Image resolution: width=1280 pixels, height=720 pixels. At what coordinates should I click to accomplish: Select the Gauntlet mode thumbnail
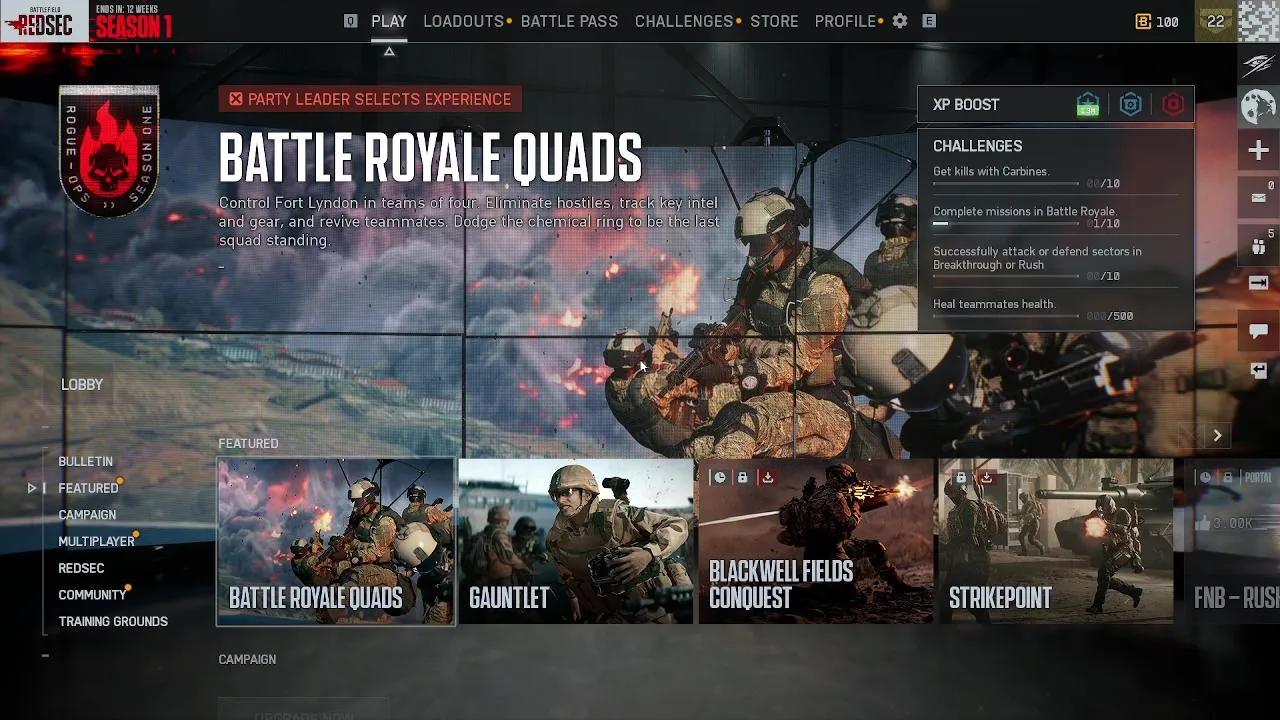575,543
